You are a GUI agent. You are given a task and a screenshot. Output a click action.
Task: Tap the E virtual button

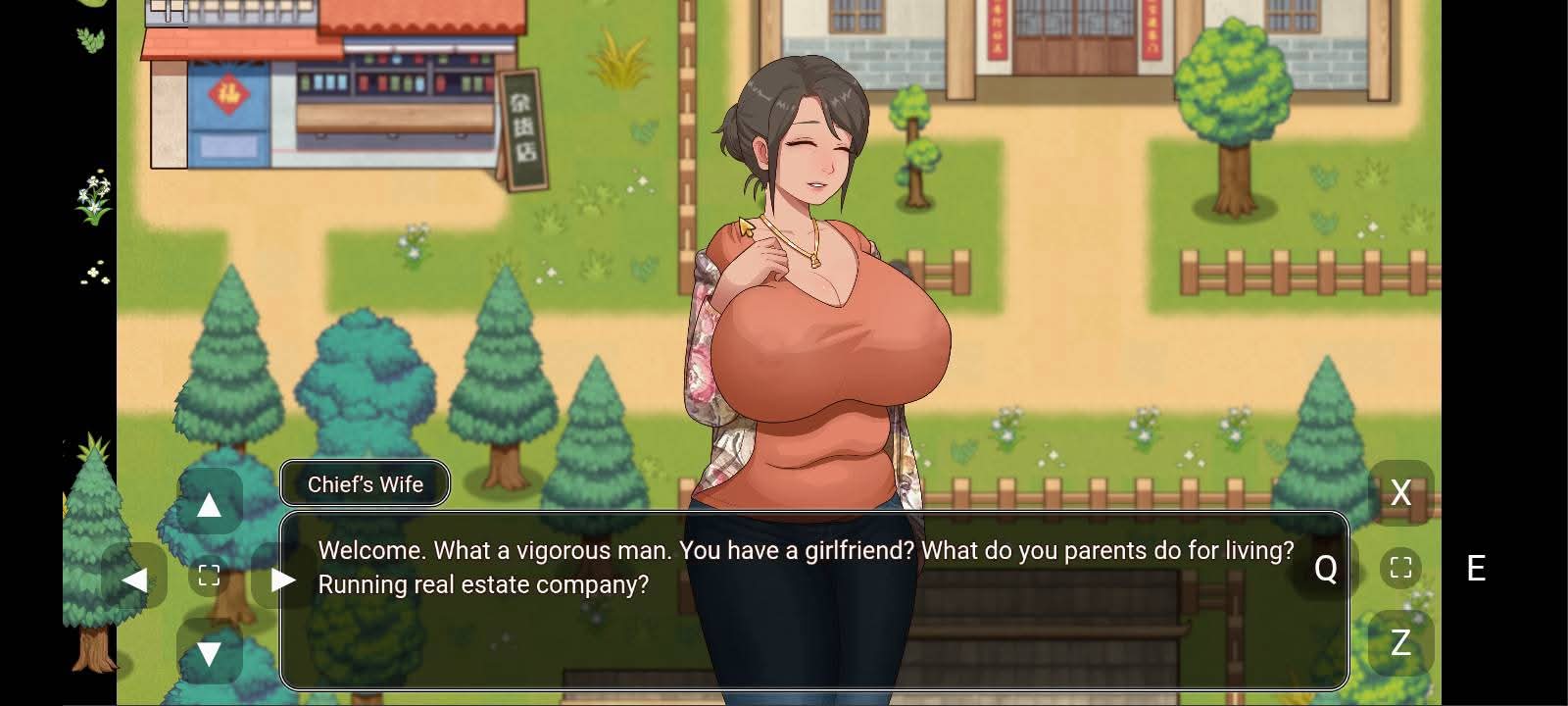click(x=1476, y=568)
